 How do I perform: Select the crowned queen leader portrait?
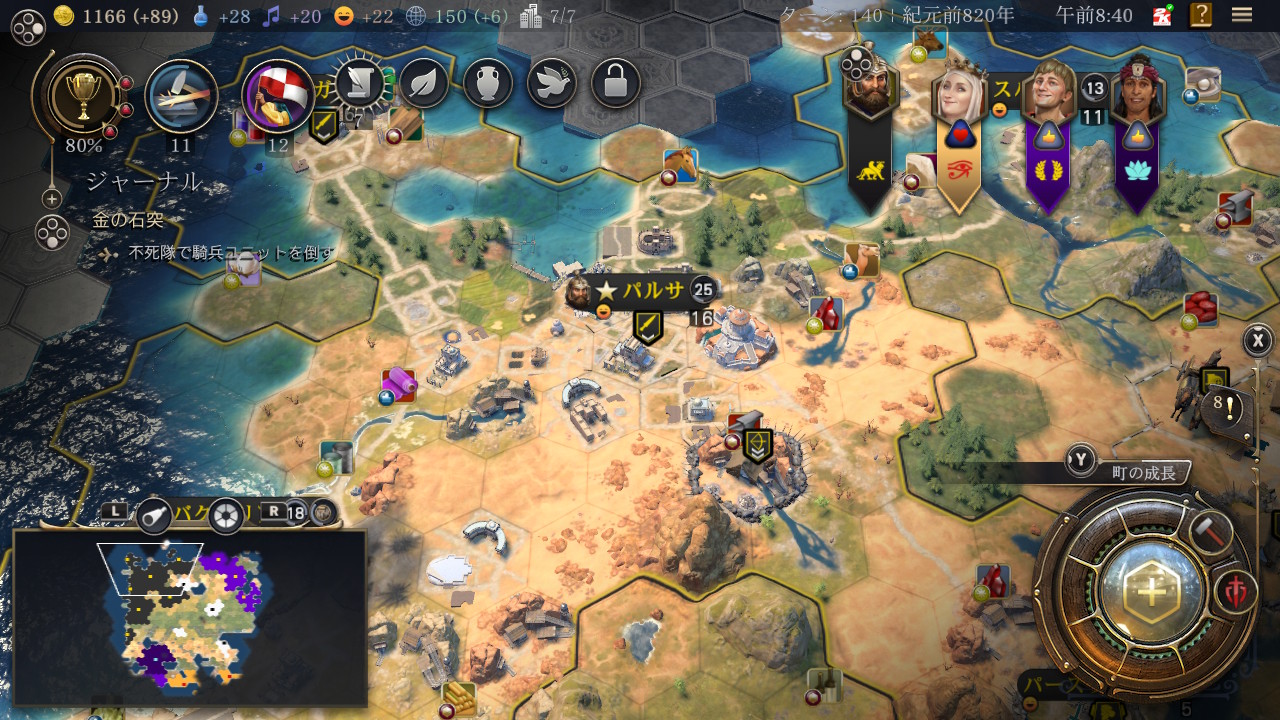[958, 97]
